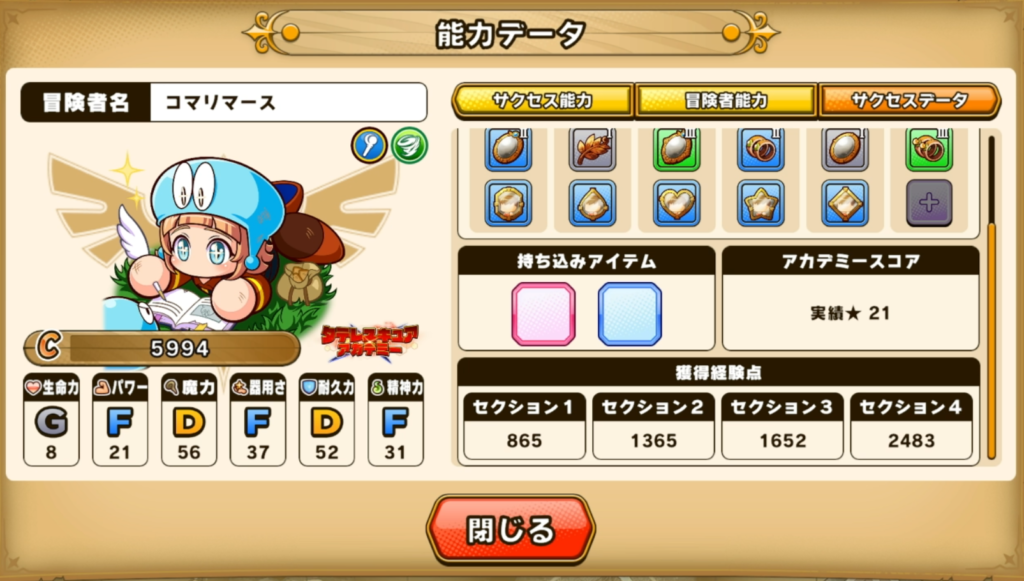Close the panel with the 閉じる button

[510, 527]
